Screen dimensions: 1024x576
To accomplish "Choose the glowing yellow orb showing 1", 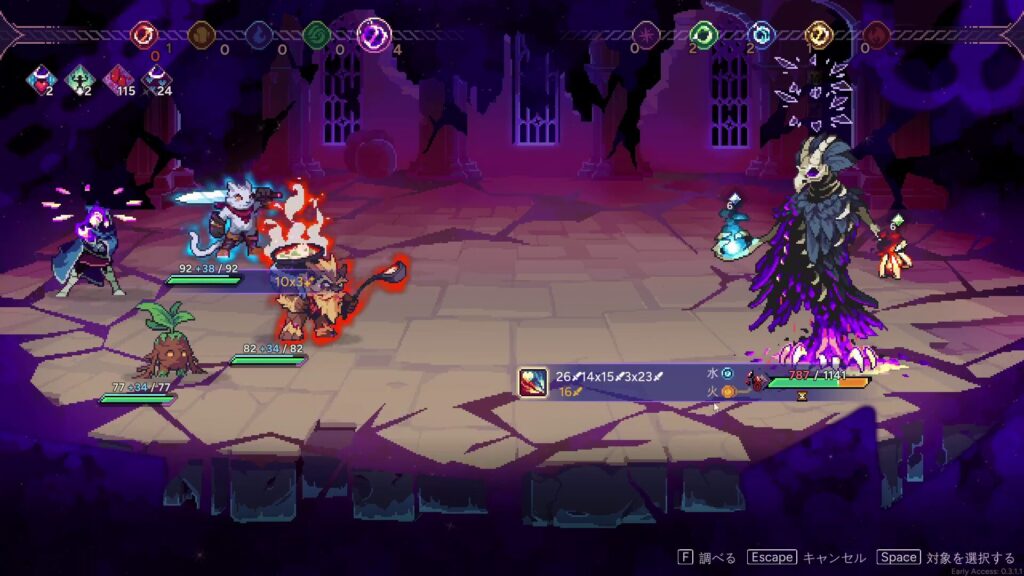I will coord(819,36).
